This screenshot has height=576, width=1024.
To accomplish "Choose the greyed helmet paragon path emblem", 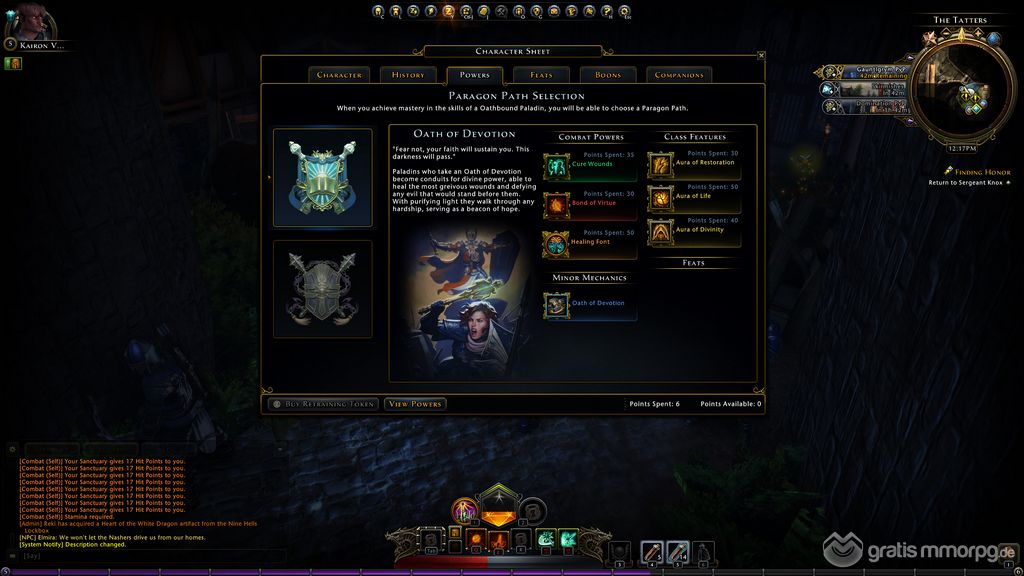I will coord(323,288).
